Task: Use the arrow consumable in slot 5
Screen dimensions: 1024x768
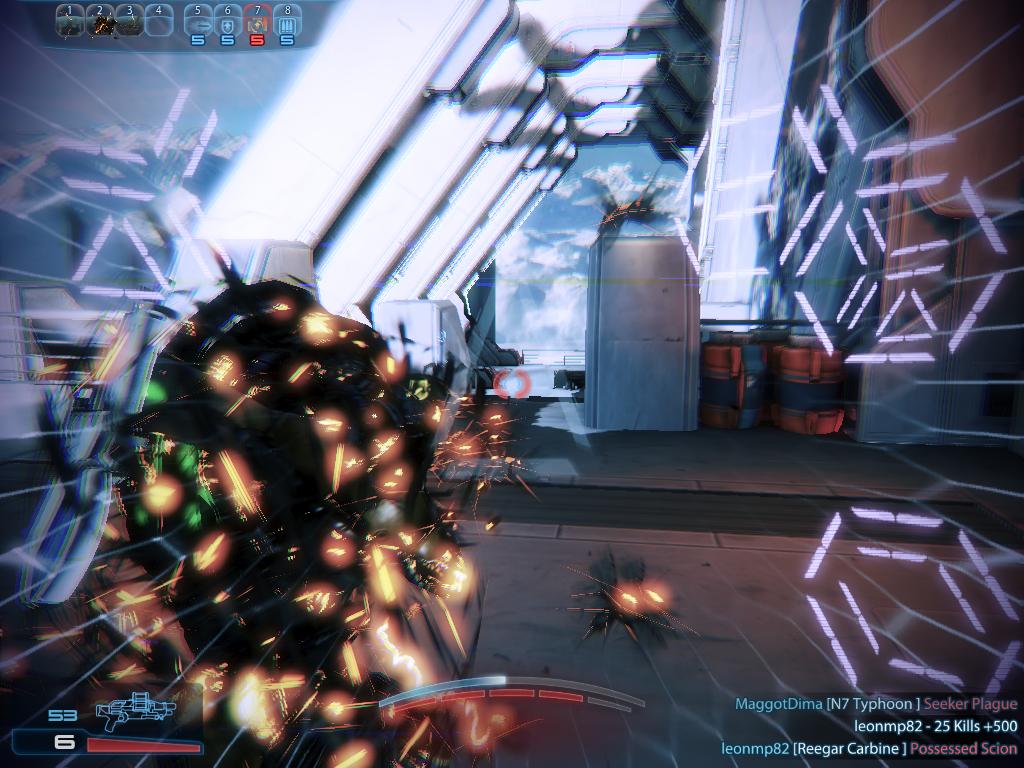Action: [x=198, y=21]
